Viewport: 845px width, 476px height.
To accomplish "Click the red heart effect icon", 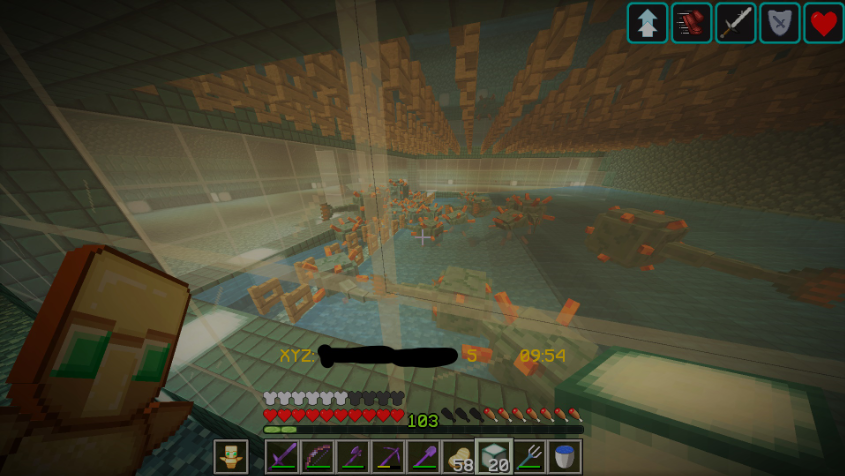I will [823, 23].
